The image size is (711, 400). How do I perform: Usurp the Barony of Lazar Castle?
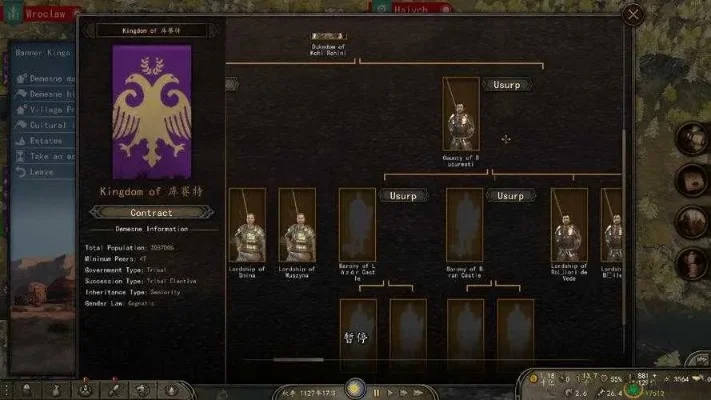[x=402, y=196]
